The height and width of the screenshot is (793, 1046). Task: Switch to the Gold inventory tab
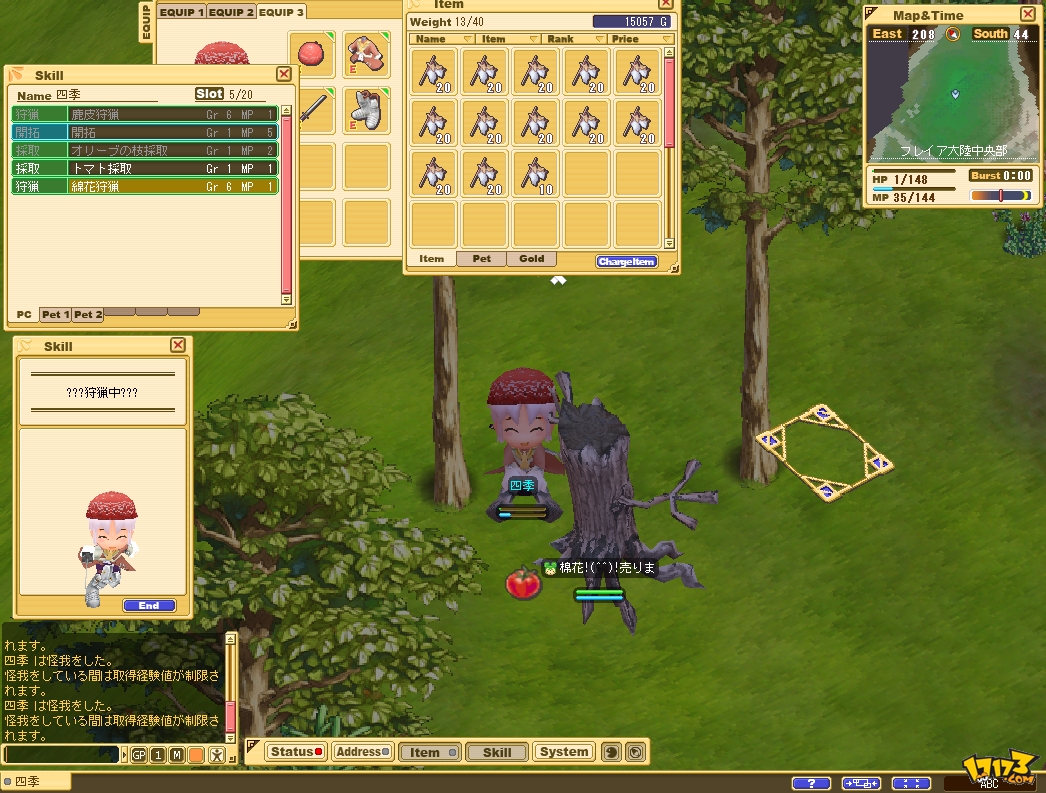coord(532,258)
